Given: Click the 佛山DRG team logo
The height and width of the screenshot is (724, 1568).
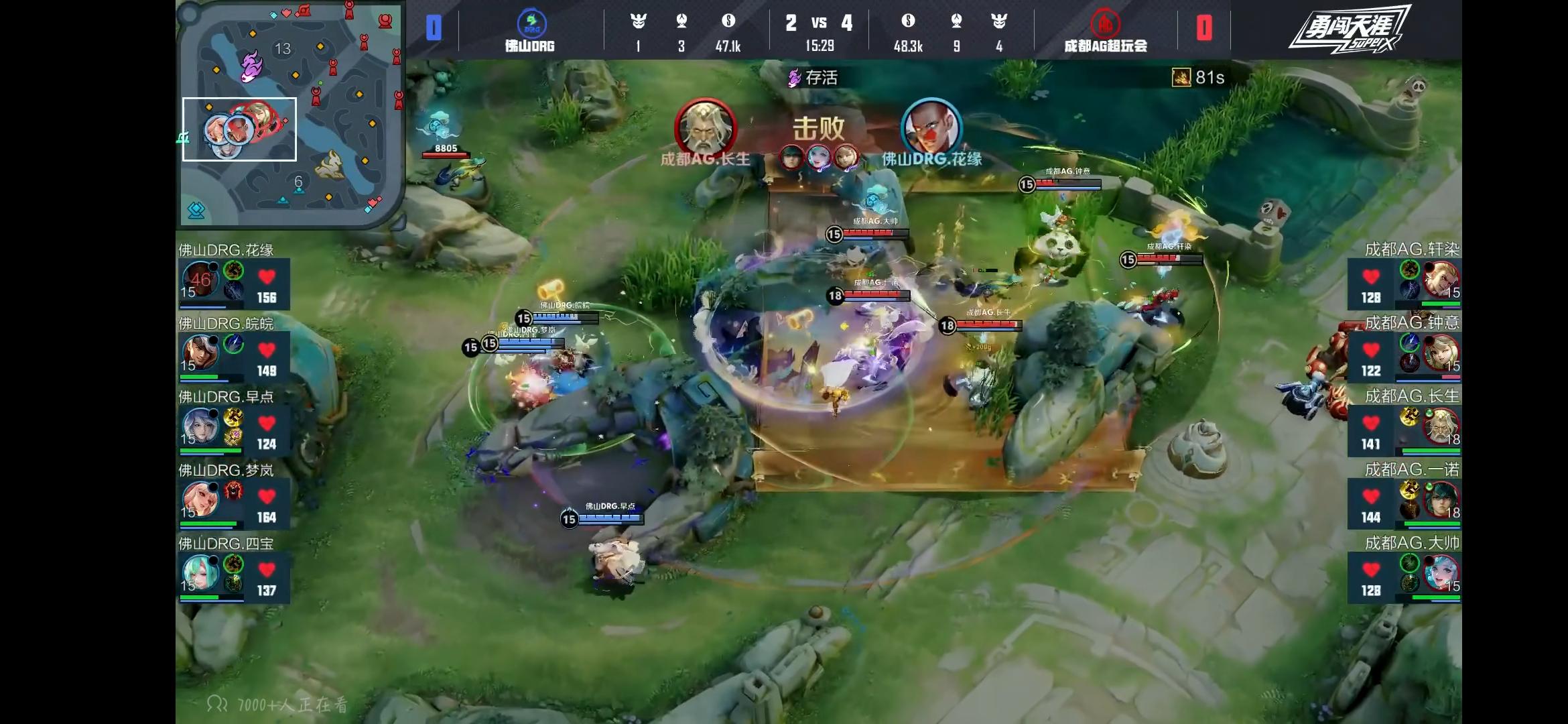Looking at the screenshot, I should coord(531,23).
